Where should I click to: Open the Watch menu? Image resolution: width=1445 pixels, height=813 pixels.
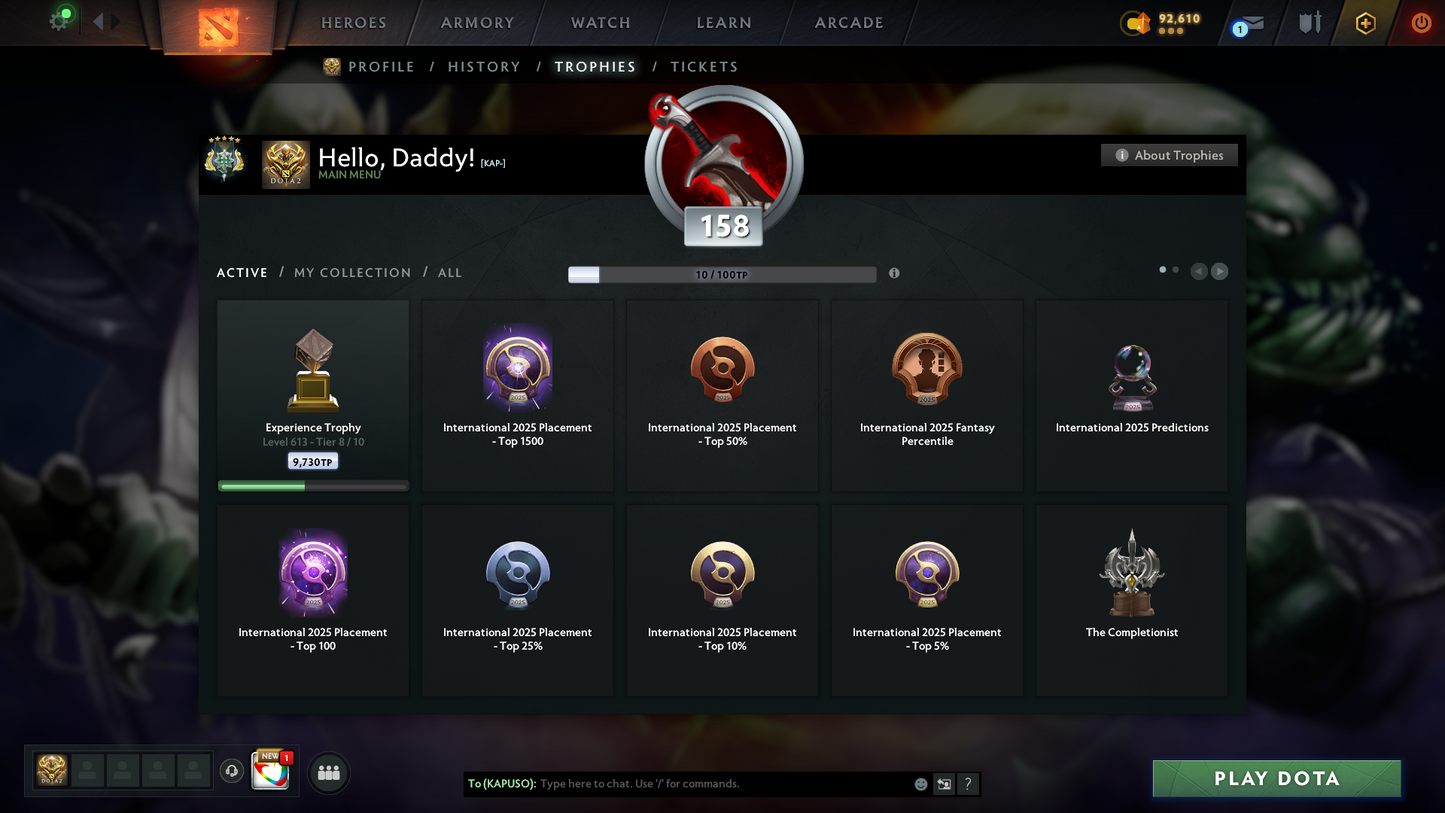pyautogui.click(x=600, y=23)
